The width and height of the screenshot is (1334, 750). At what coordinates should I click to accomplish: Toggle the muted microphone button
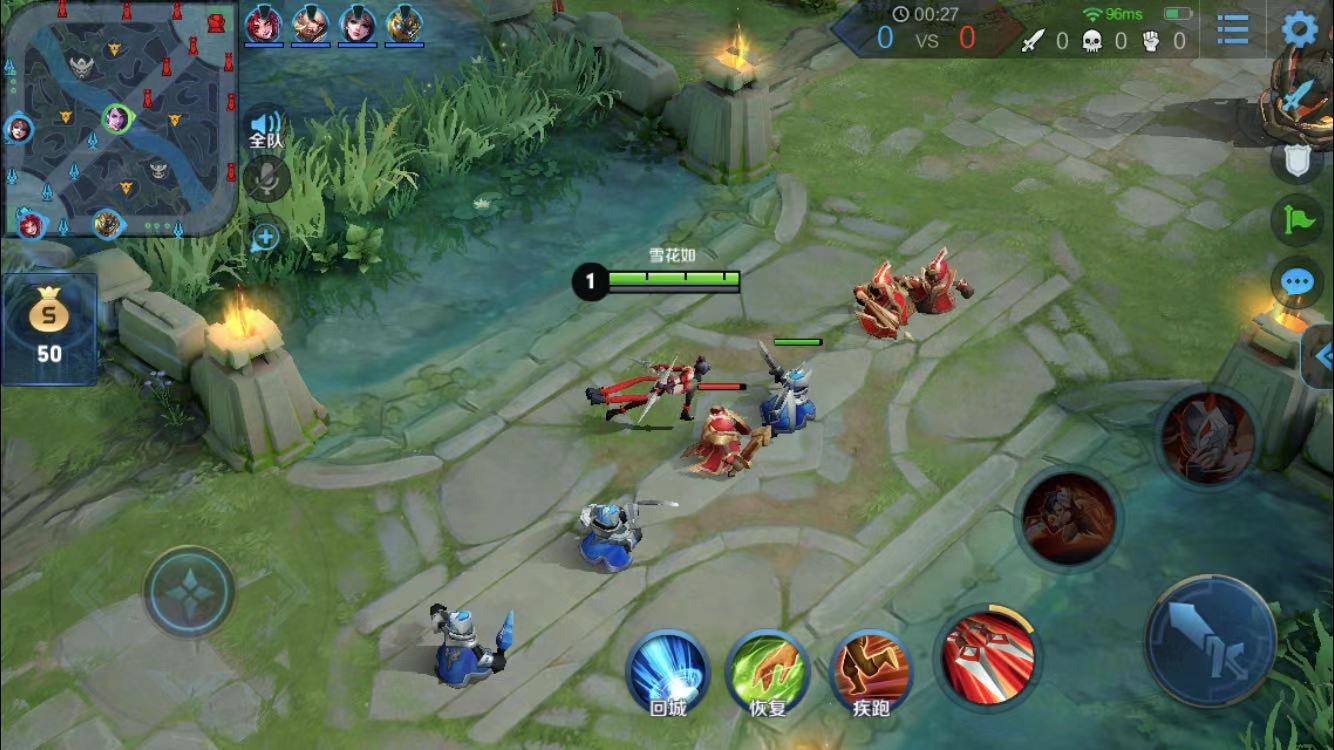pos(266,179)
